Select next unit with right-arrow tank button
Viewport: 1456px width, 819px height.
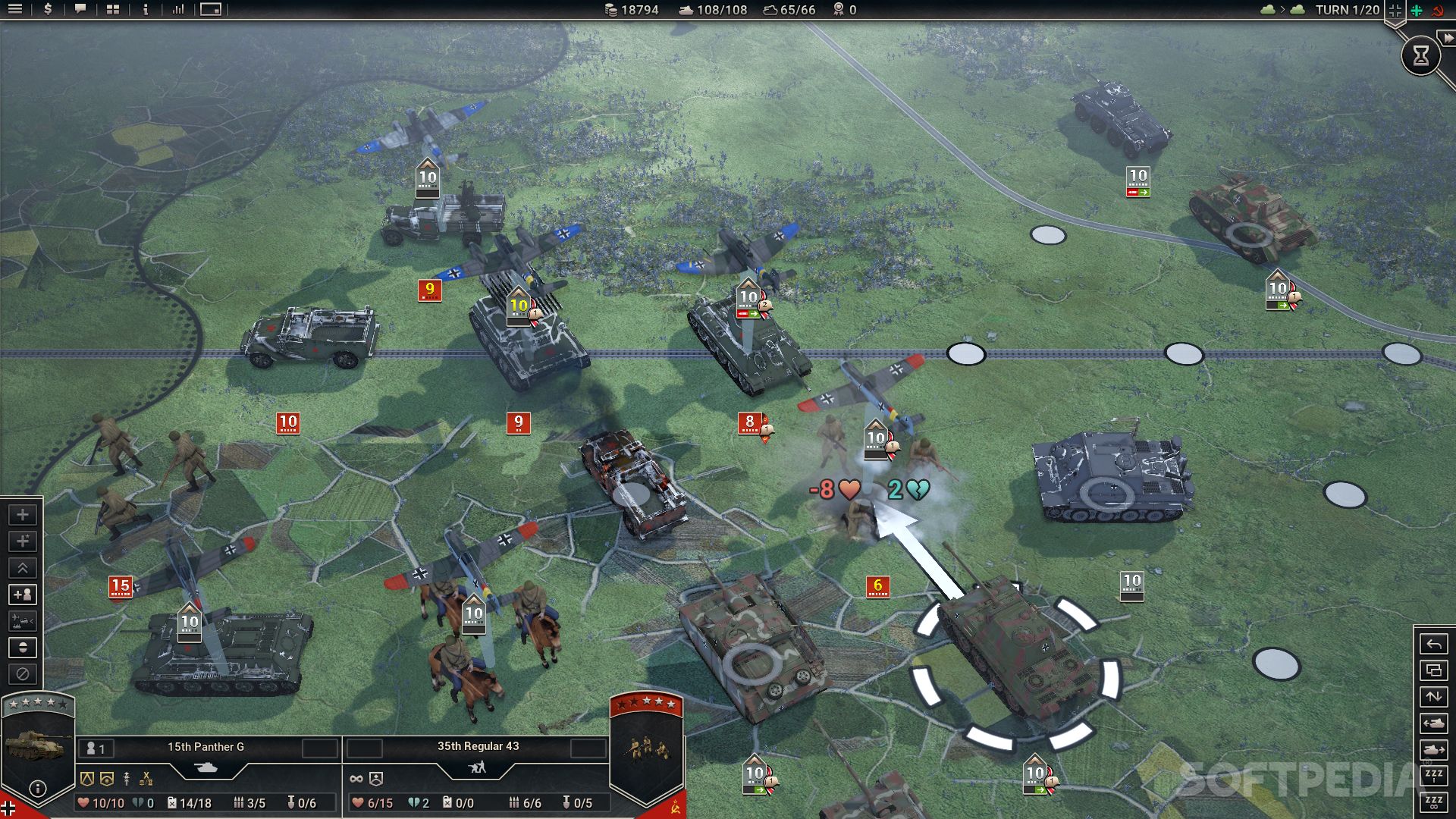coord(1433,749)
